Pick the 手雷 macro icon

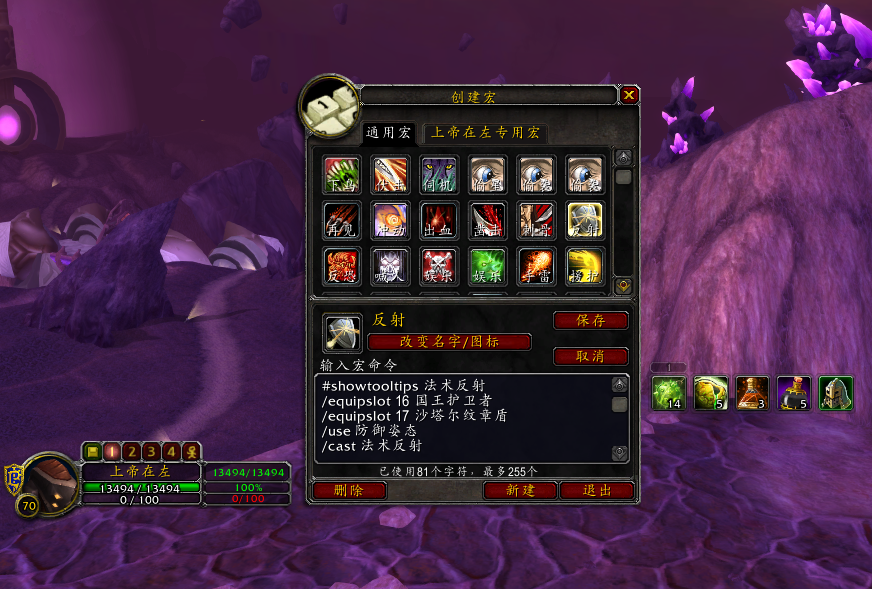(537, 267)
